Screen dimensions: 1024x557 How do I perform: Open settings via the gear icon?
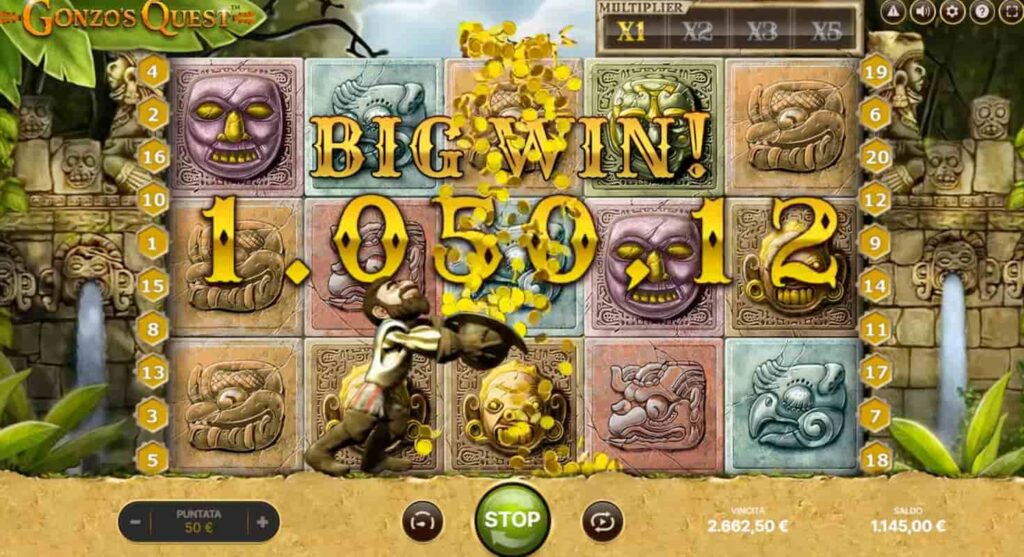pos(952,12)
